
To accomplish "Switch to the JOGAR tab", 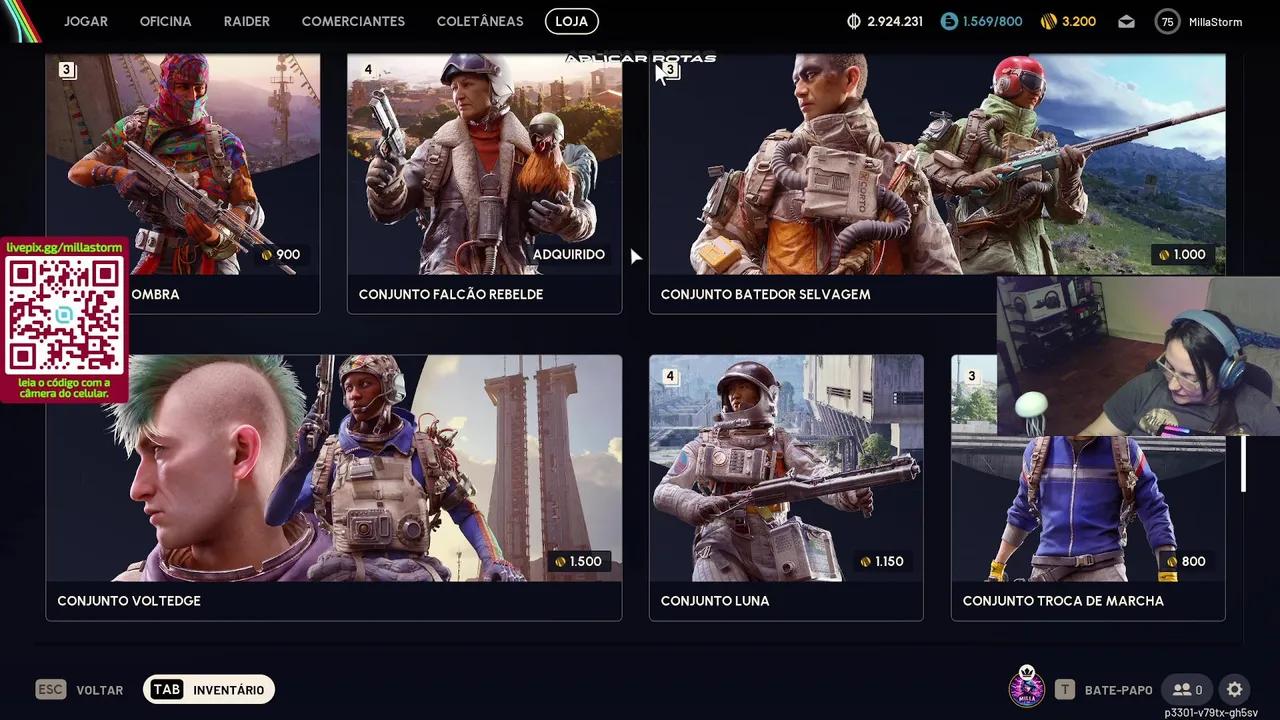I will [x=86, y=21].
